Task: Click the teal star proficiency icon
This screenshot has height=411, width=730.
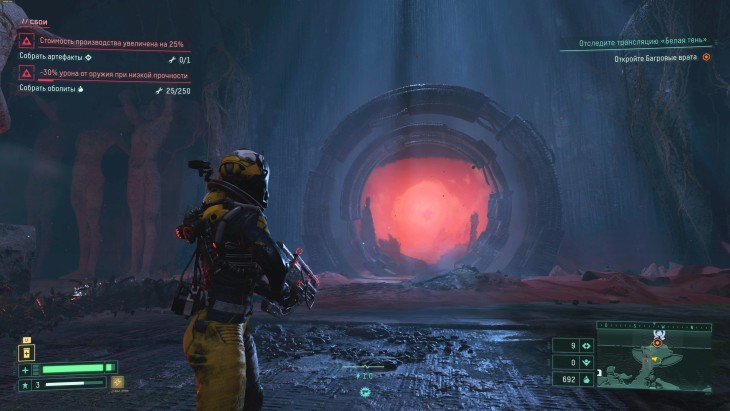Action: [25, 384]
